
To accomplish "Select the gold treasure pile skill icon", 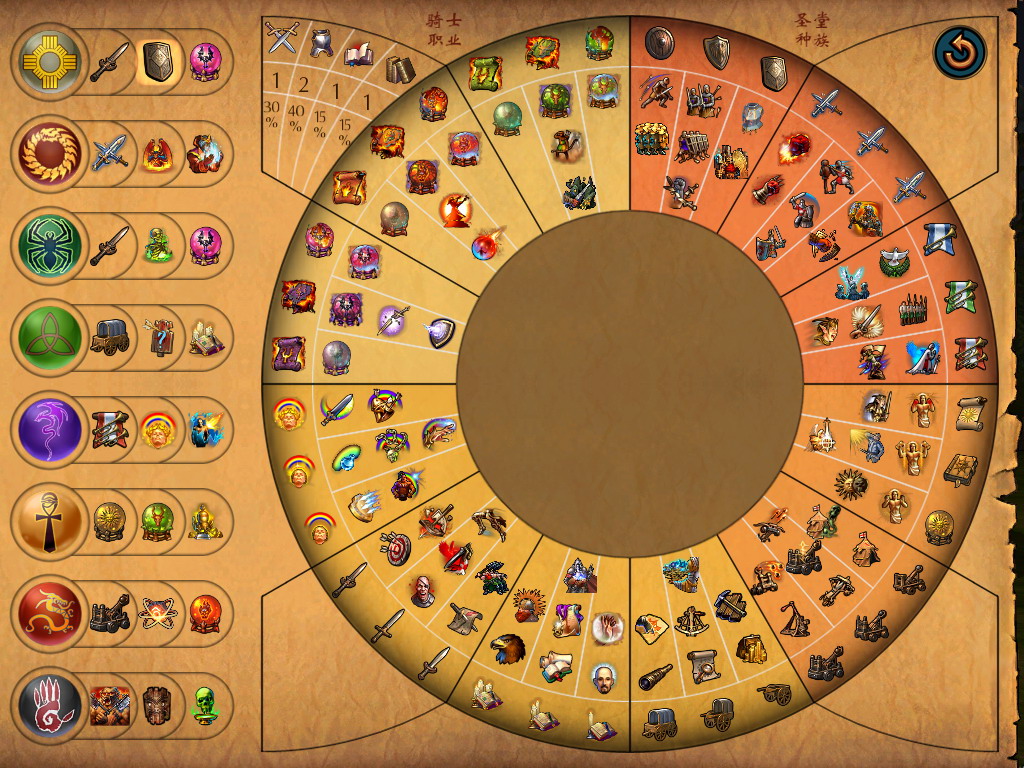I will tap(751, 649).
